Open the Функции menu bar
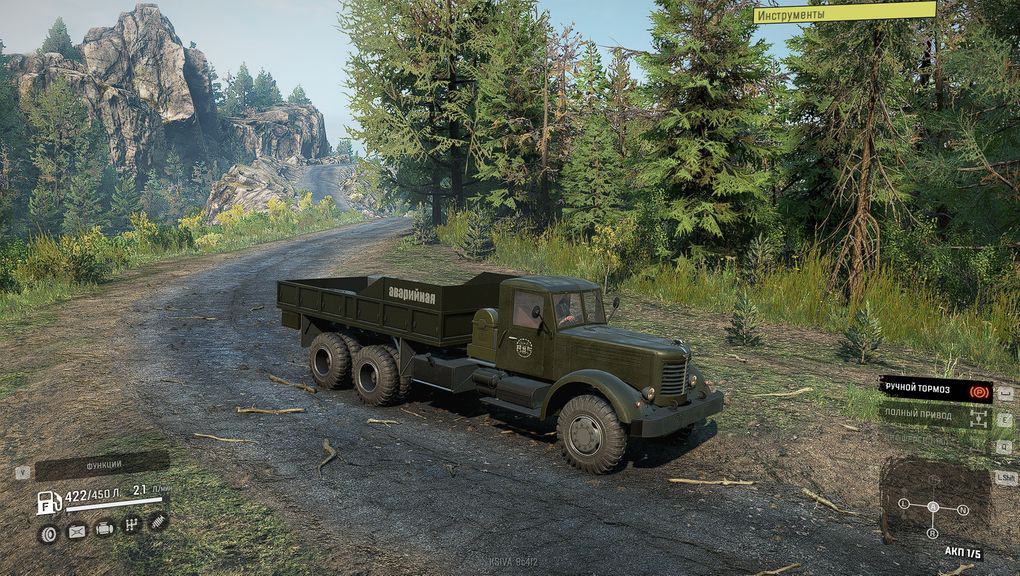 [103, 465]
